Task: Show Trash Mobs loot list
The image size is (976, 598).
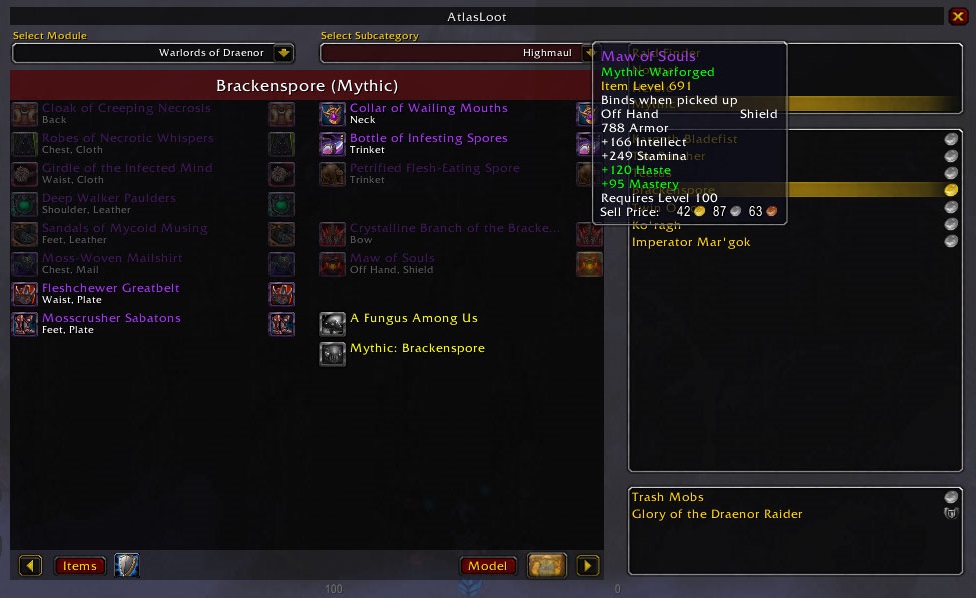Action: [668, 497]
